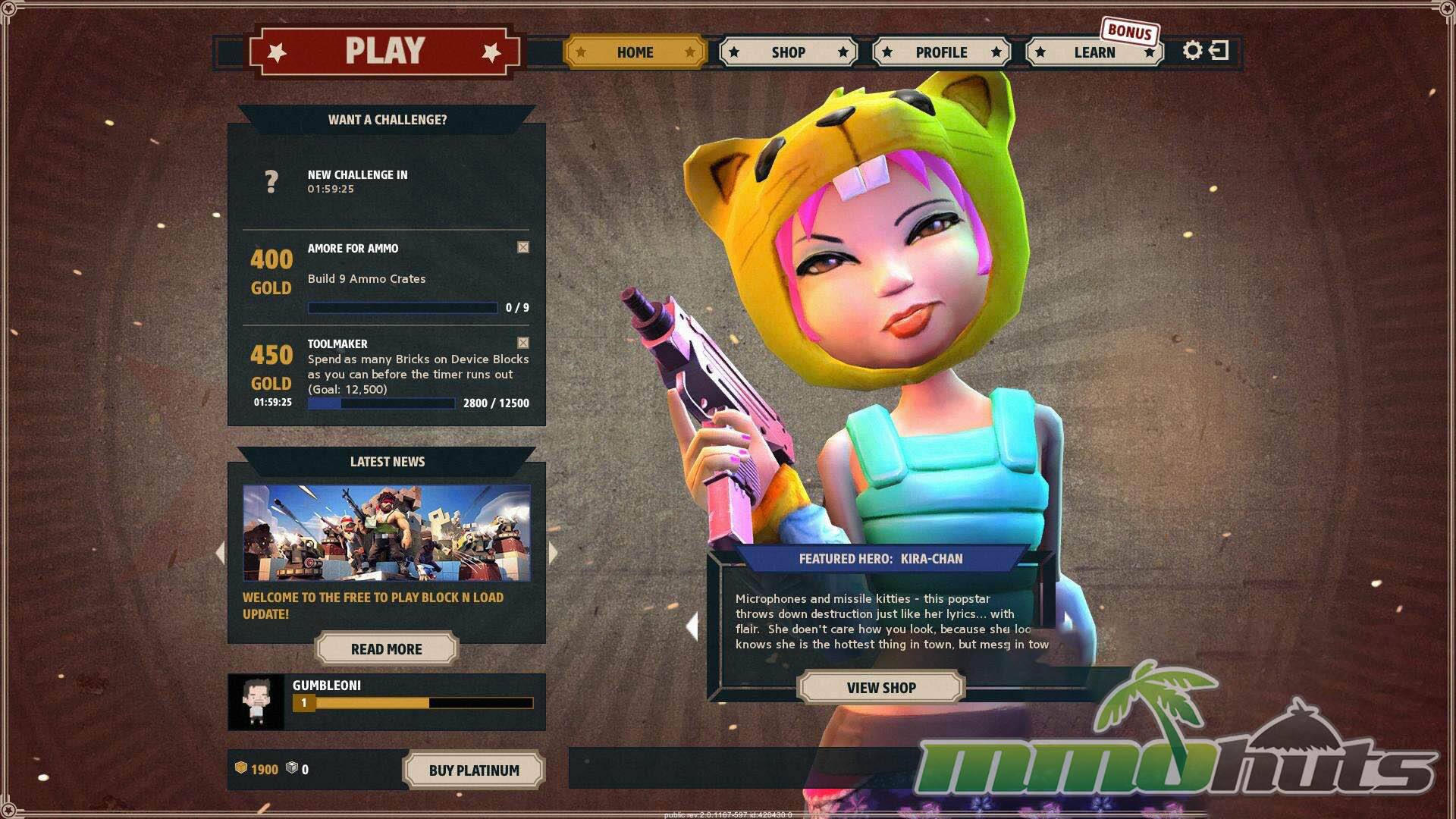
Task: View the next featured hero
Action: pyautogui.click(x=1068, y=622)
